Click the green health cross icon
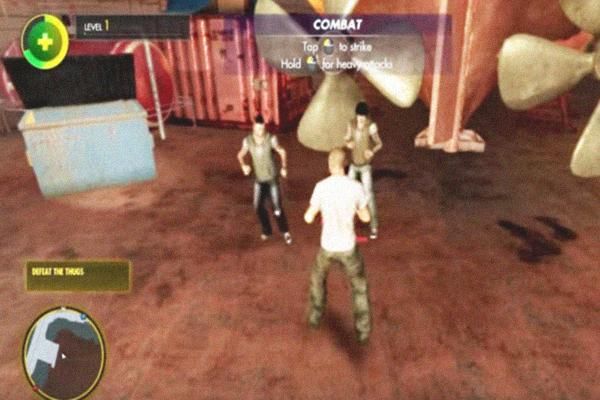This screenshot has height=400, width=600. [44, 42]
